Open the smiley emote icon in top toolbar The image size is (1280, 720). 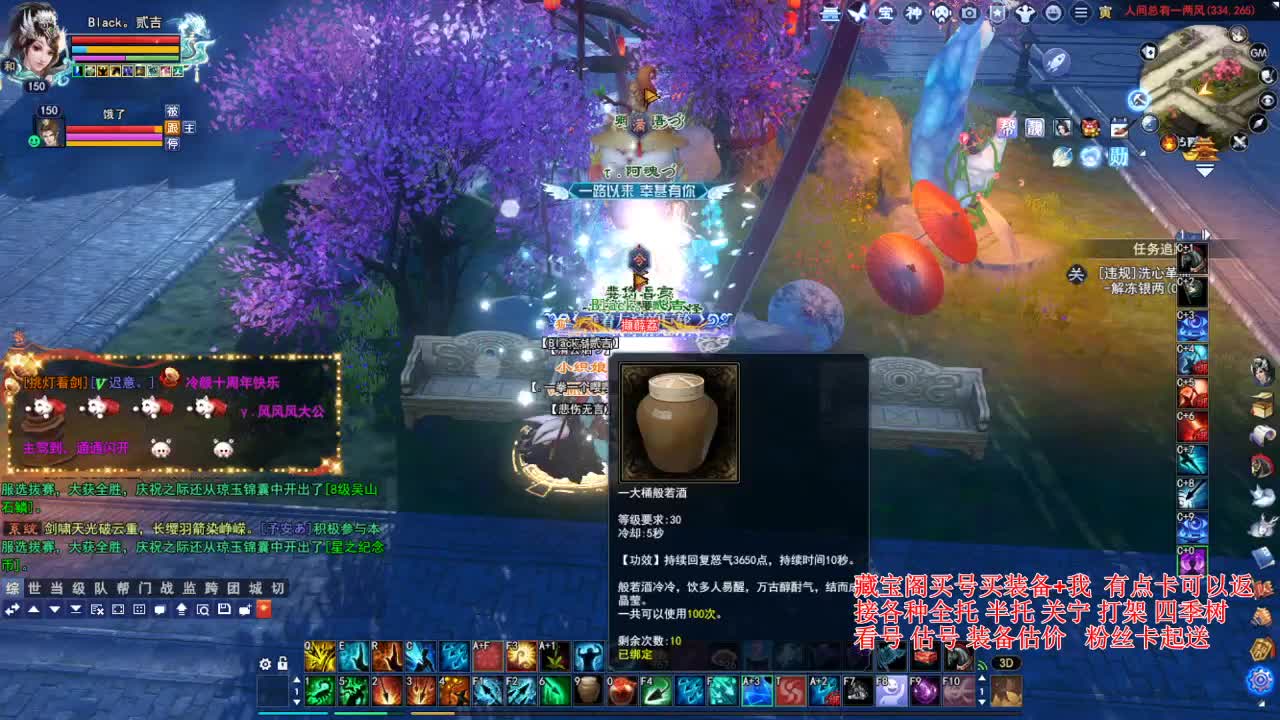[x=1055, y=13]
